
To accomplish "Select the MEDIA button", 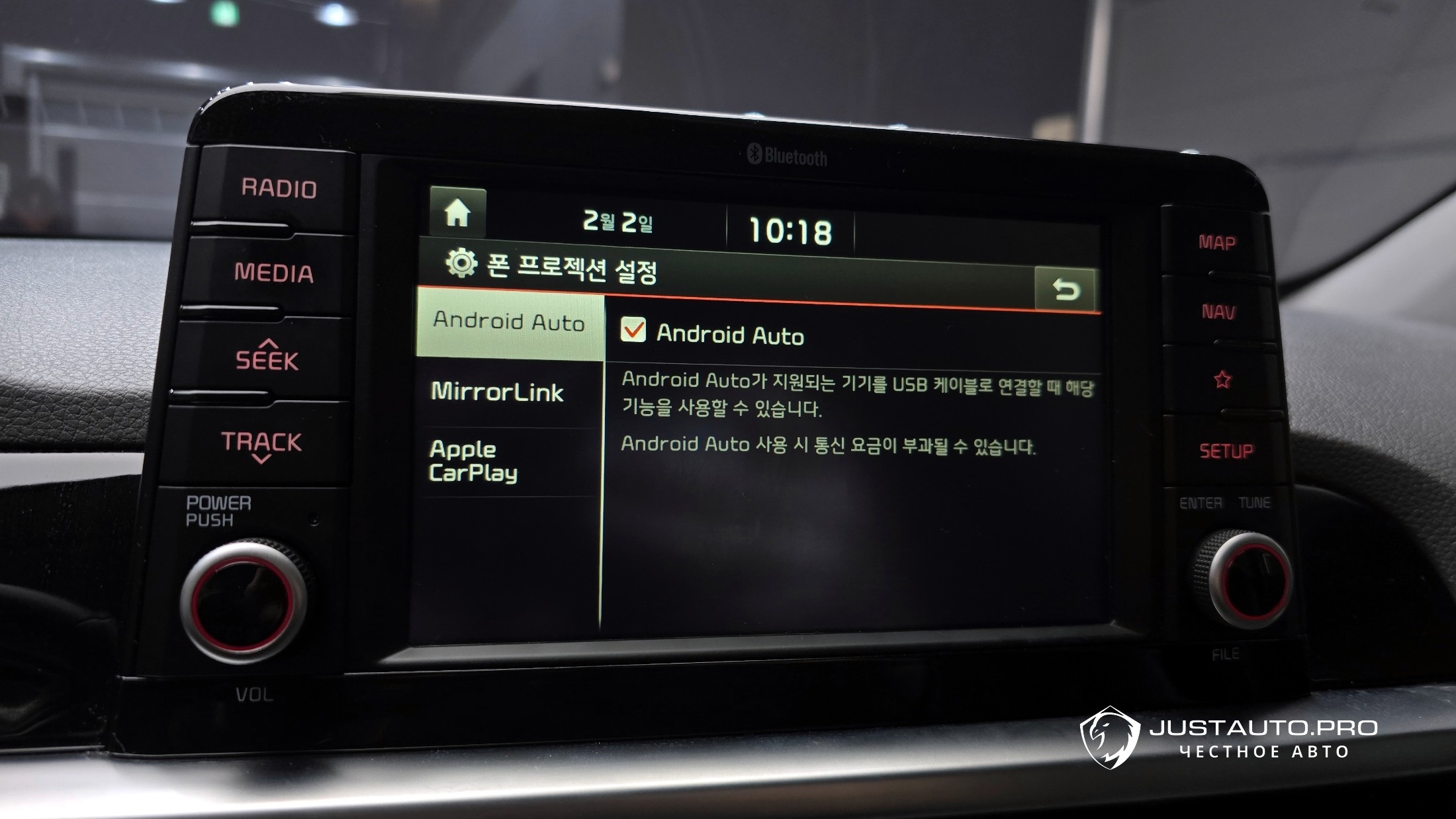I will (273, 273).
